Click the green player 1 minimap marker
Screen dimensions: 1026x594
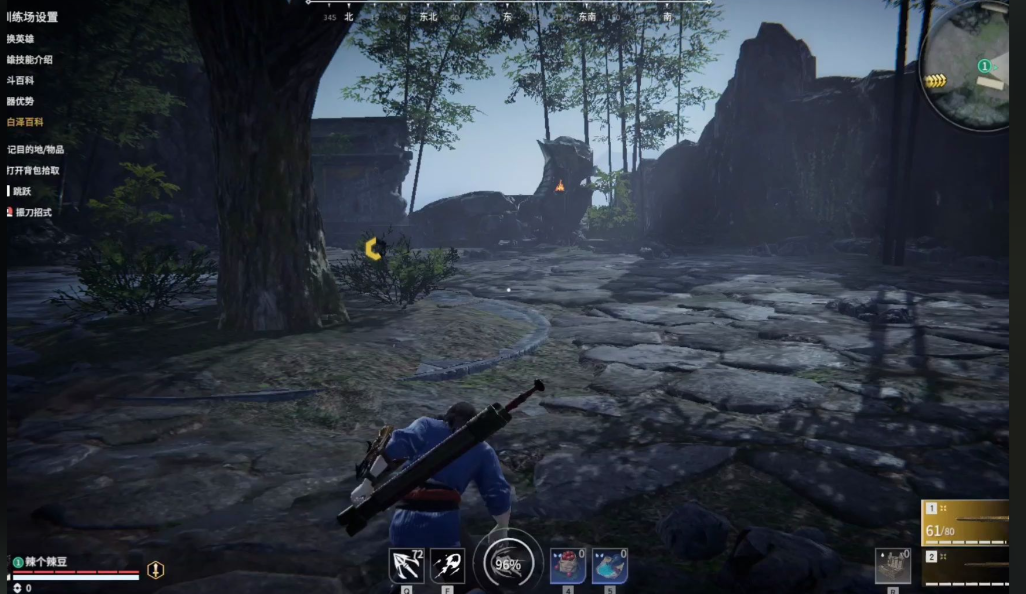(x=984, y=66)
